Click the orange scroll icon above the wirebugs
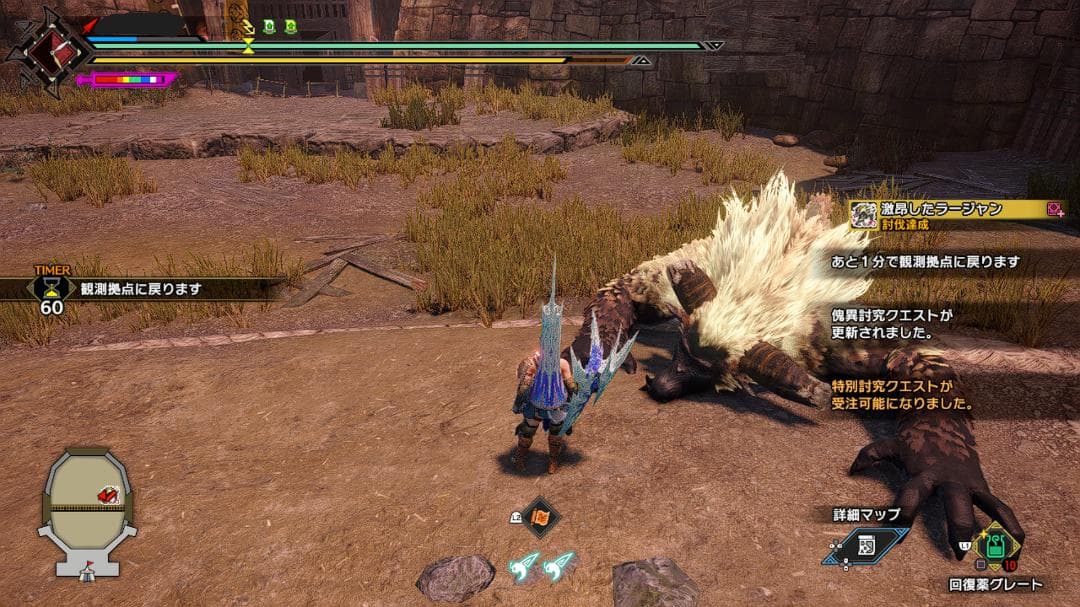 542,516
